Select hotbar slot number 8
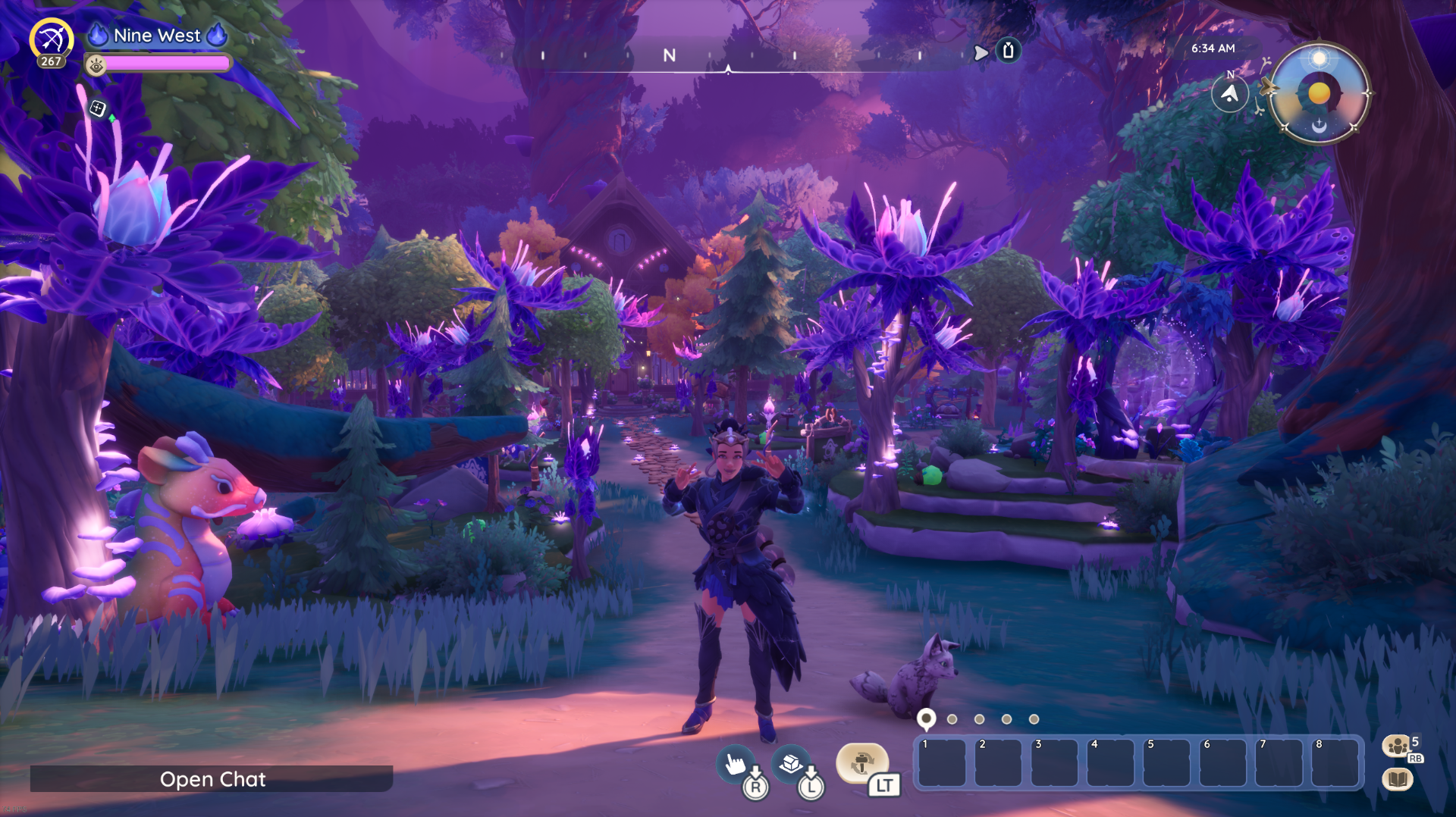 pos(1335,764)
